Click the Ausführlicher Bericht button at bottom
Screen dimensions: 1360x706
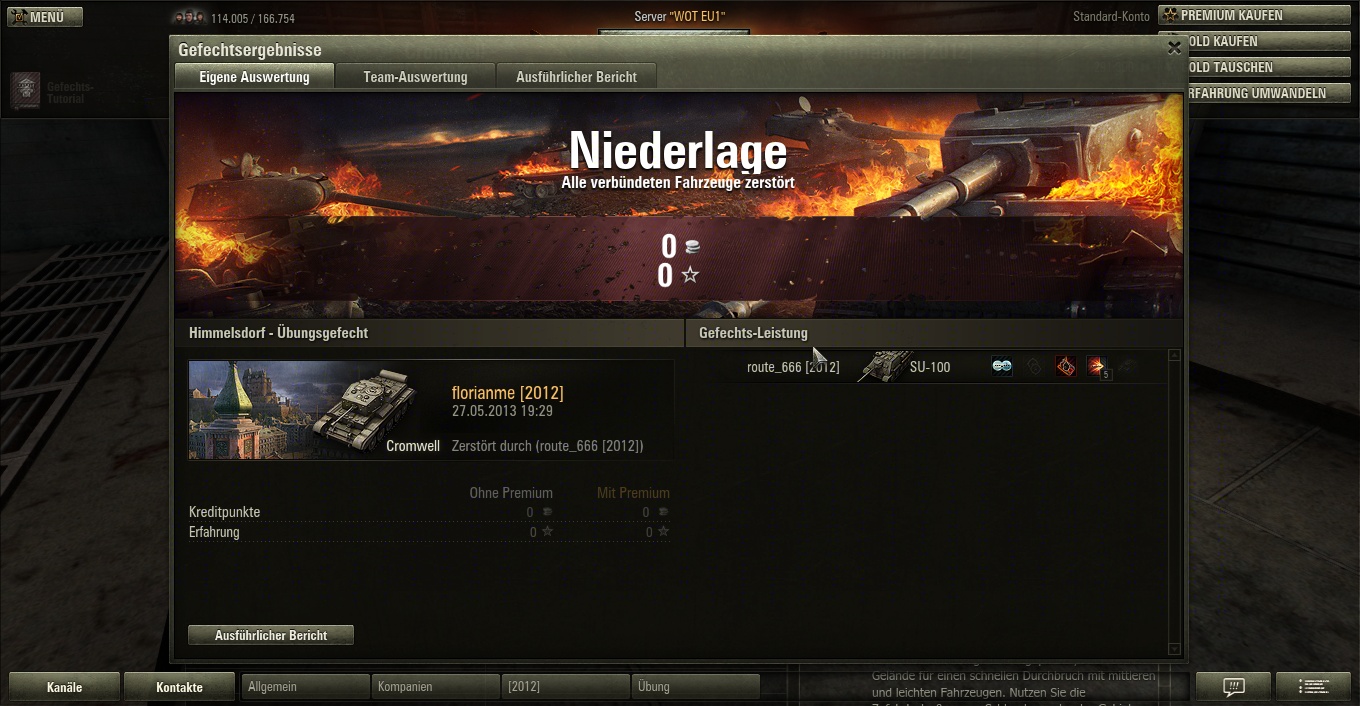pyautogui.click(x=271, y=635)
